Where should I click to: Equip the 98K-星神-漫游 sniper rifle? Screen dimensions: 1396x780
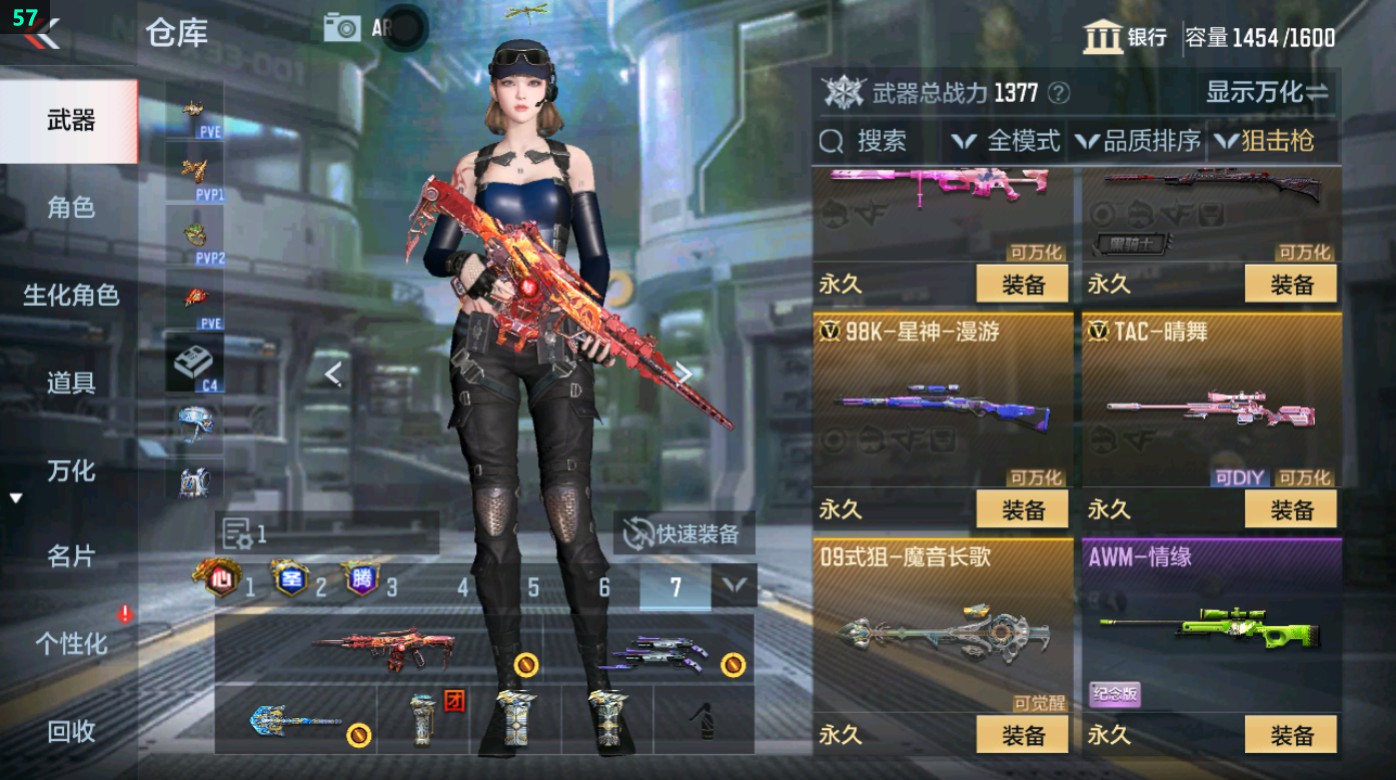click(x=1022, y=509)
